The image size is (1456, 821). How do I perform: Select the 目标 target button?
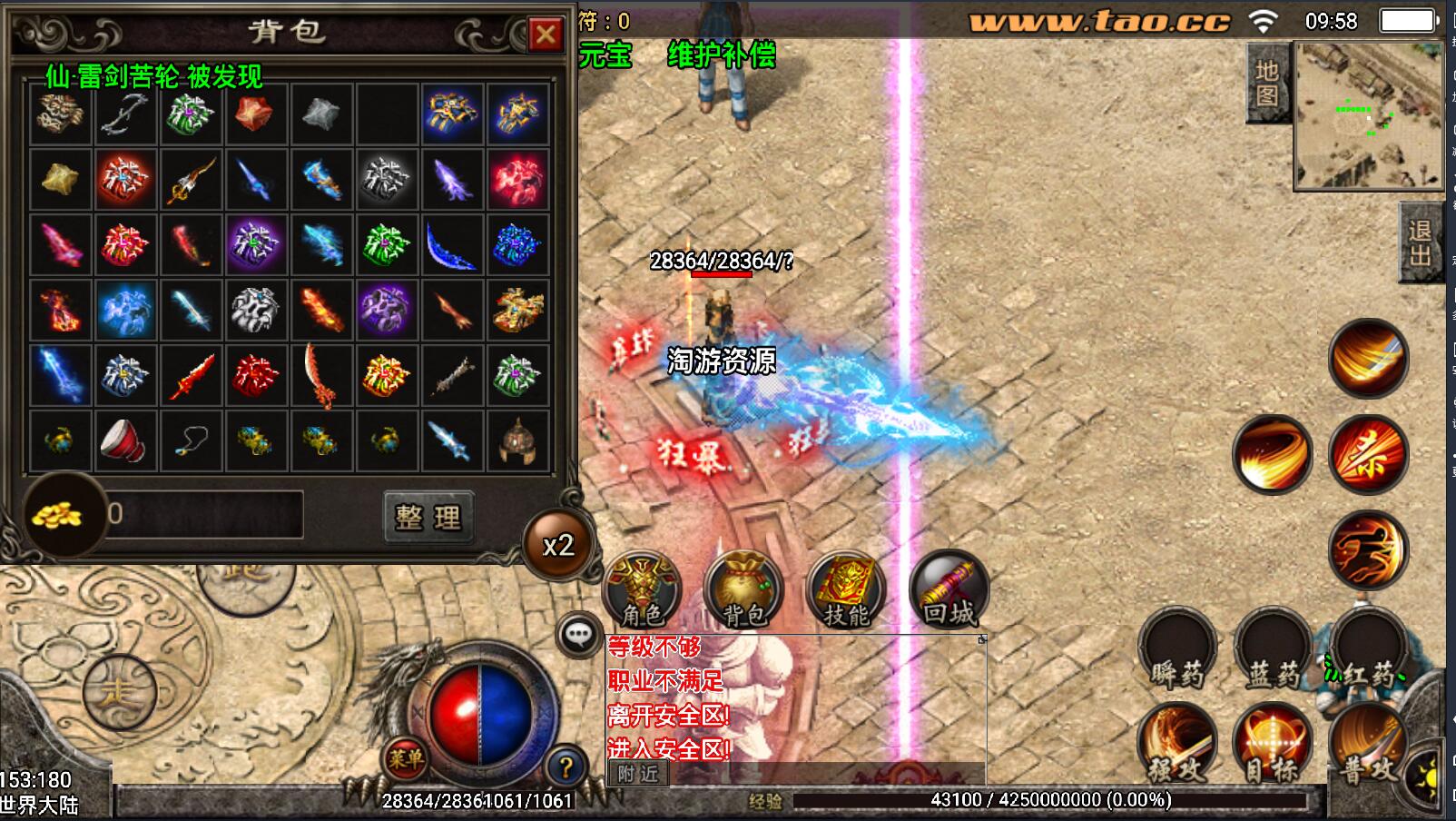pos(1272,745)
